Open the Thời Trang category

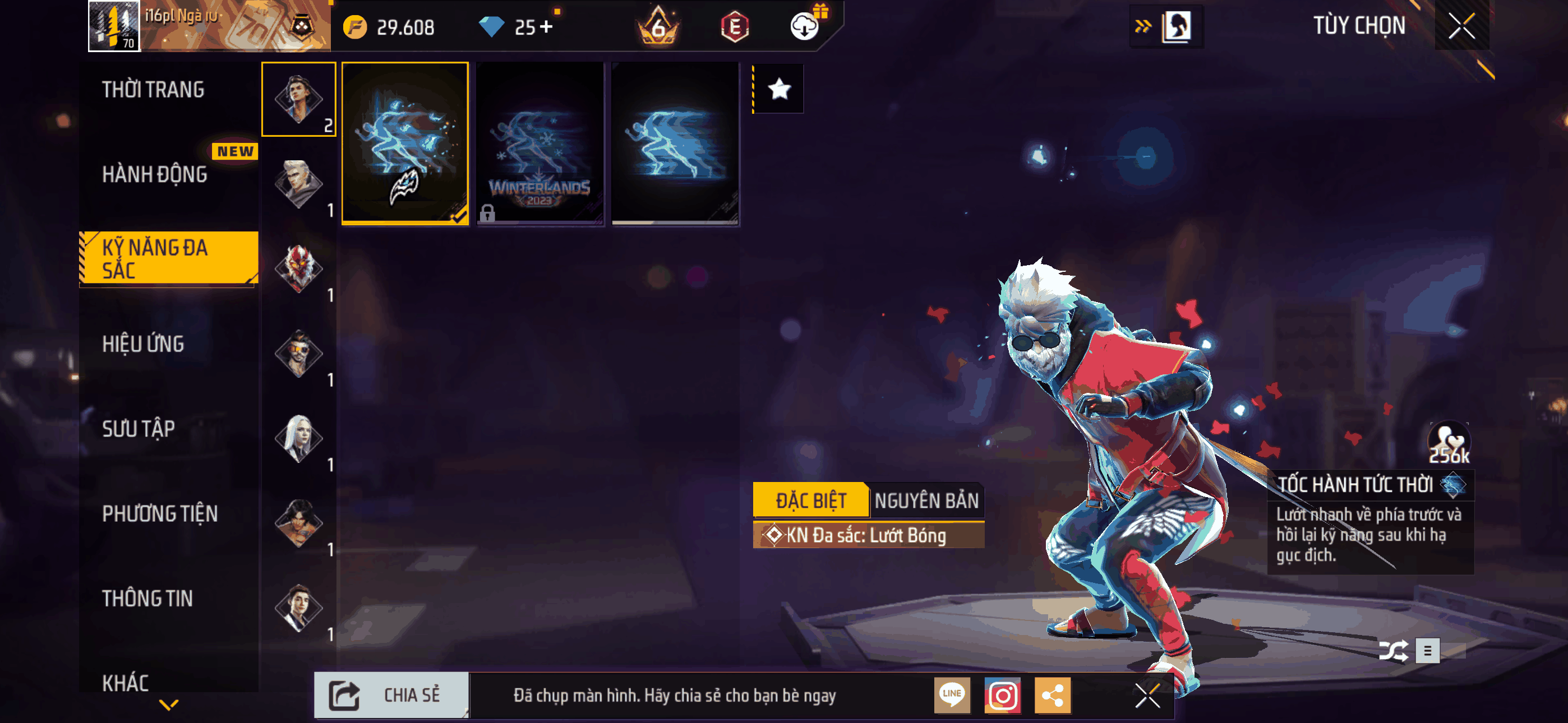(x=154, y=90)
